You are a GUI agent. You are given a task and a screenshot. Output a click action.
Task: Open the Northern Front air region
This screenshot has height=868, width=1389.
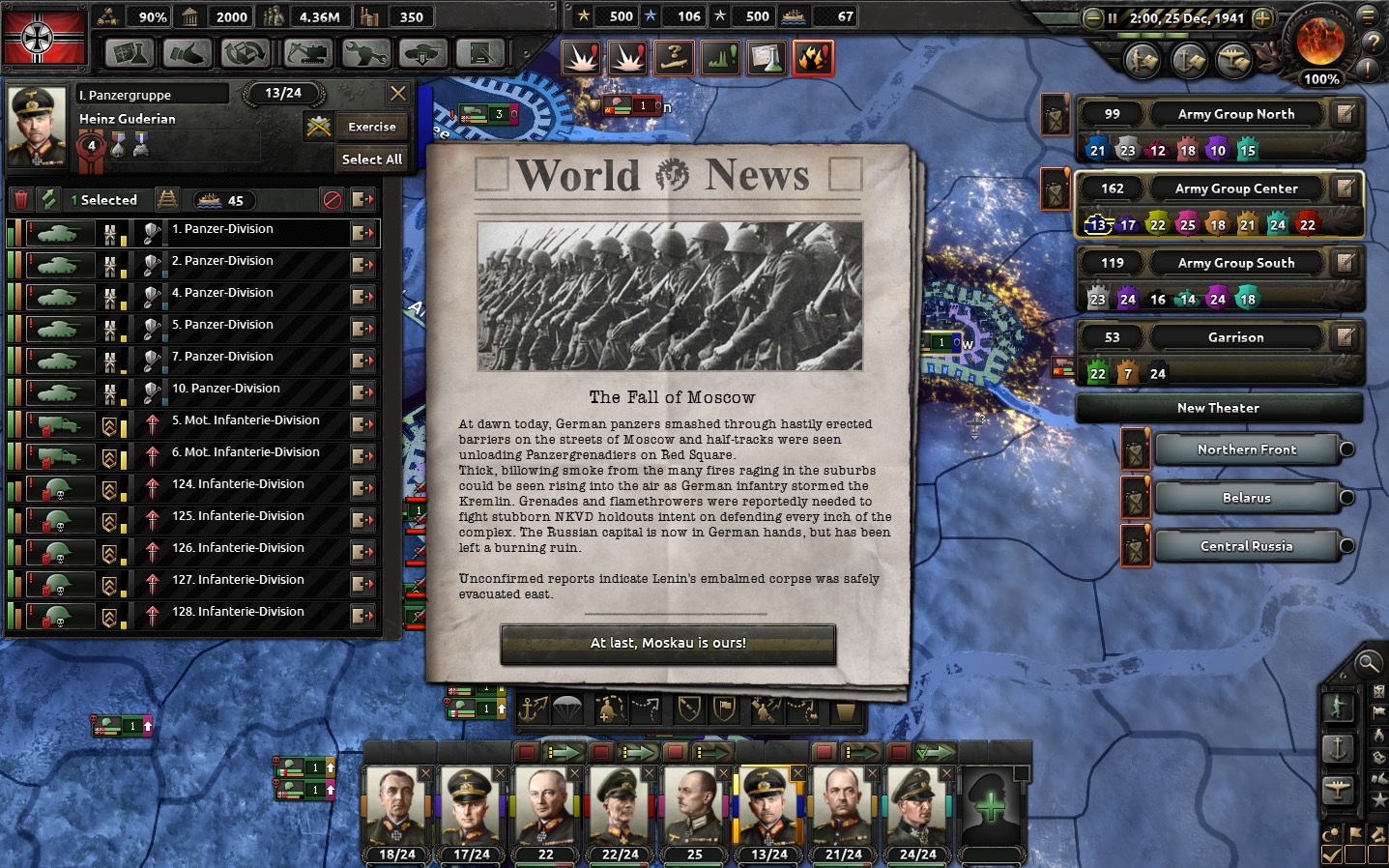click(1246, 449)
